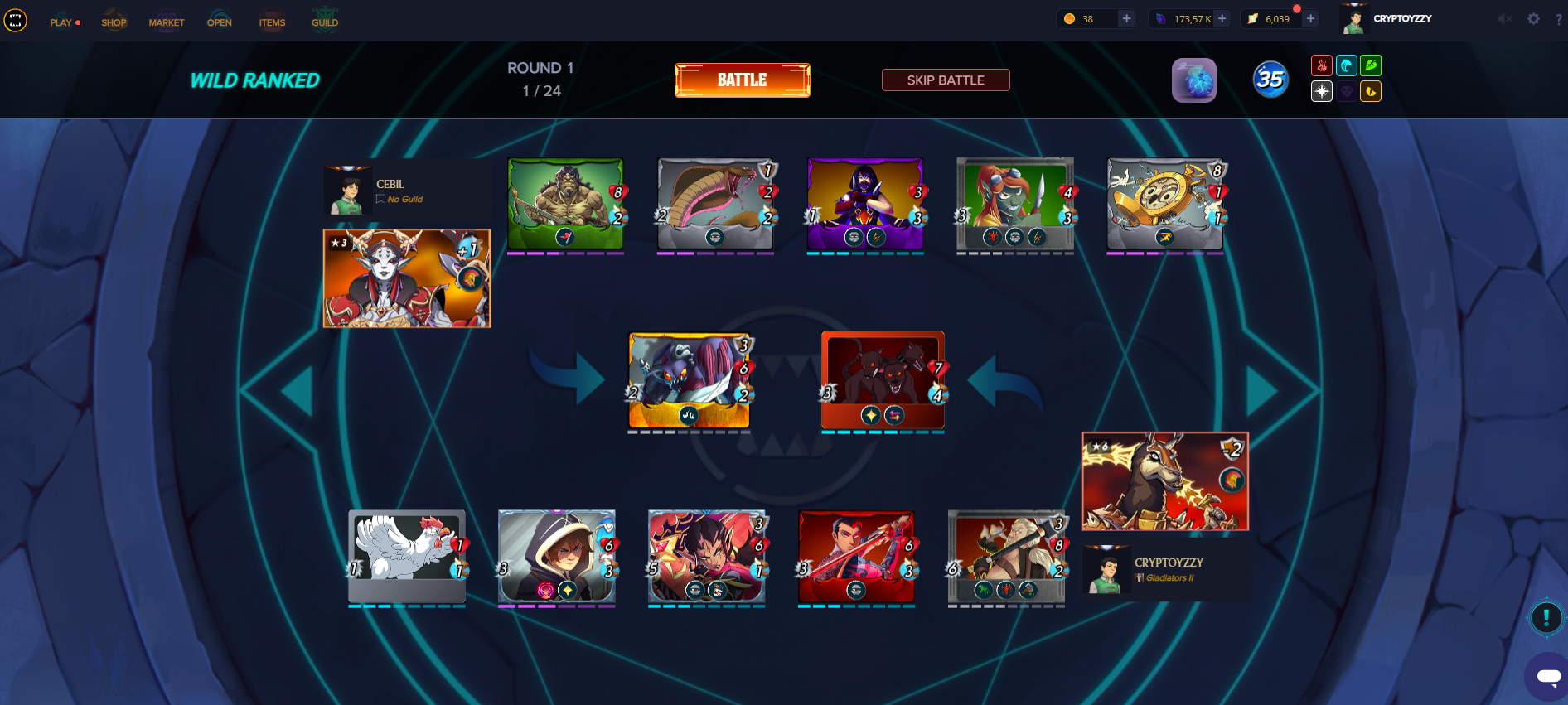
Task: View CEBIL's summoner card
Action: tap(406, 278)
